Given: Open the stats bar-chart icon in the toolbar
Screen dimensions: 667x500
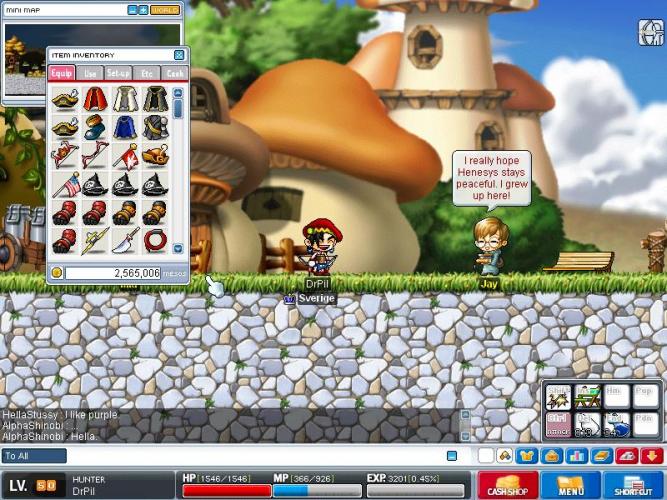Looking at the screenshot, I should pos(576,456).
